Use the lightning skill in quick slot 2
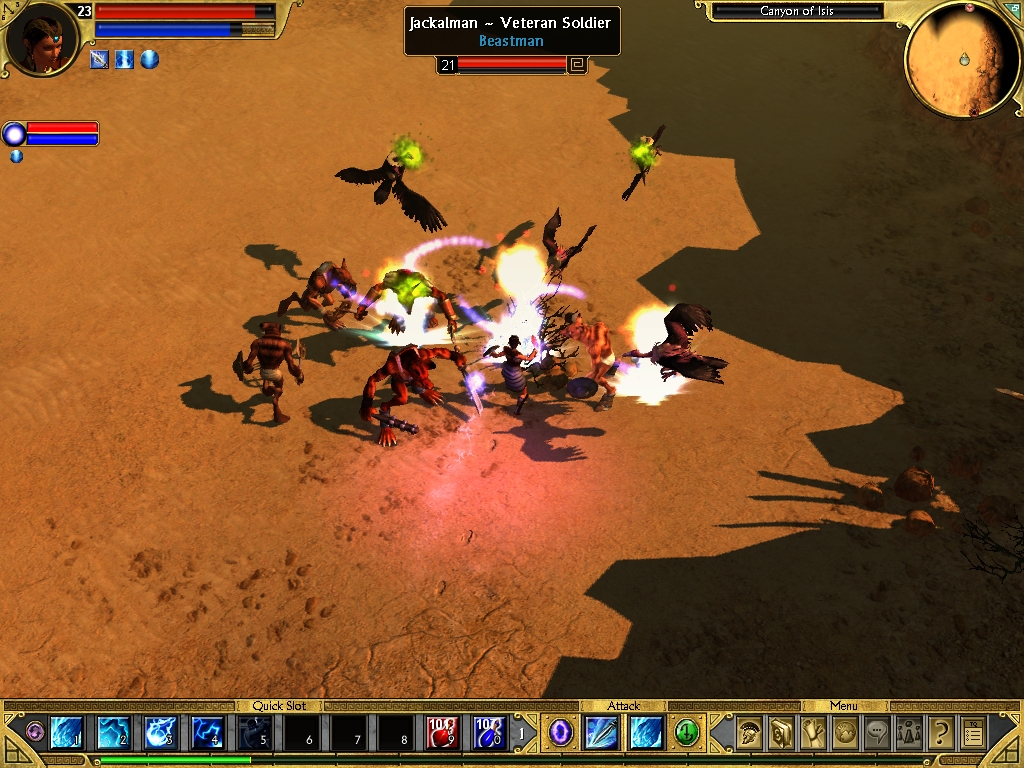The image size is (1024, 768). pyautogui.click(x=113, y=733)
